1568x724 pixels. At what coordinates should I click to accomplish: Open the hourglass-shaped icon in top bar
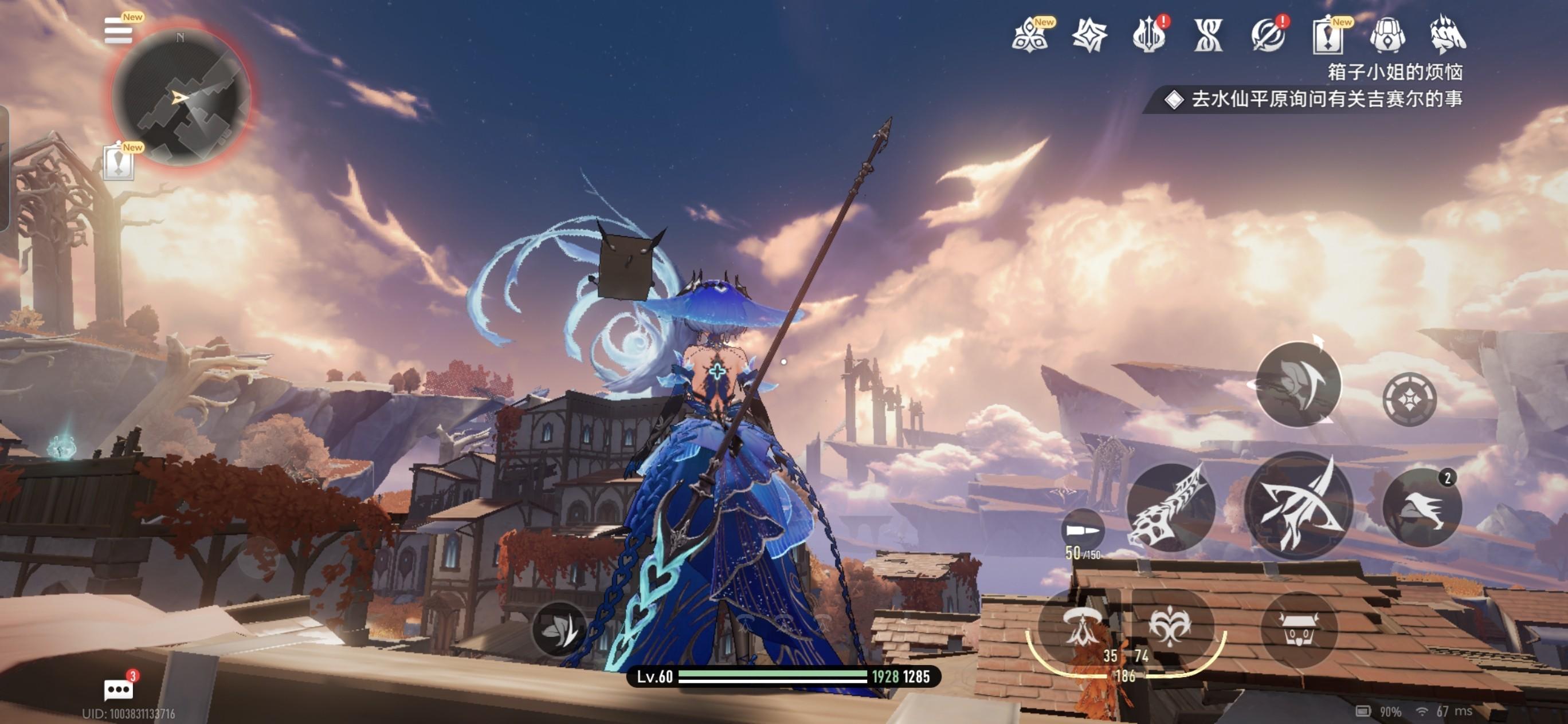[x=1208, y=36]
